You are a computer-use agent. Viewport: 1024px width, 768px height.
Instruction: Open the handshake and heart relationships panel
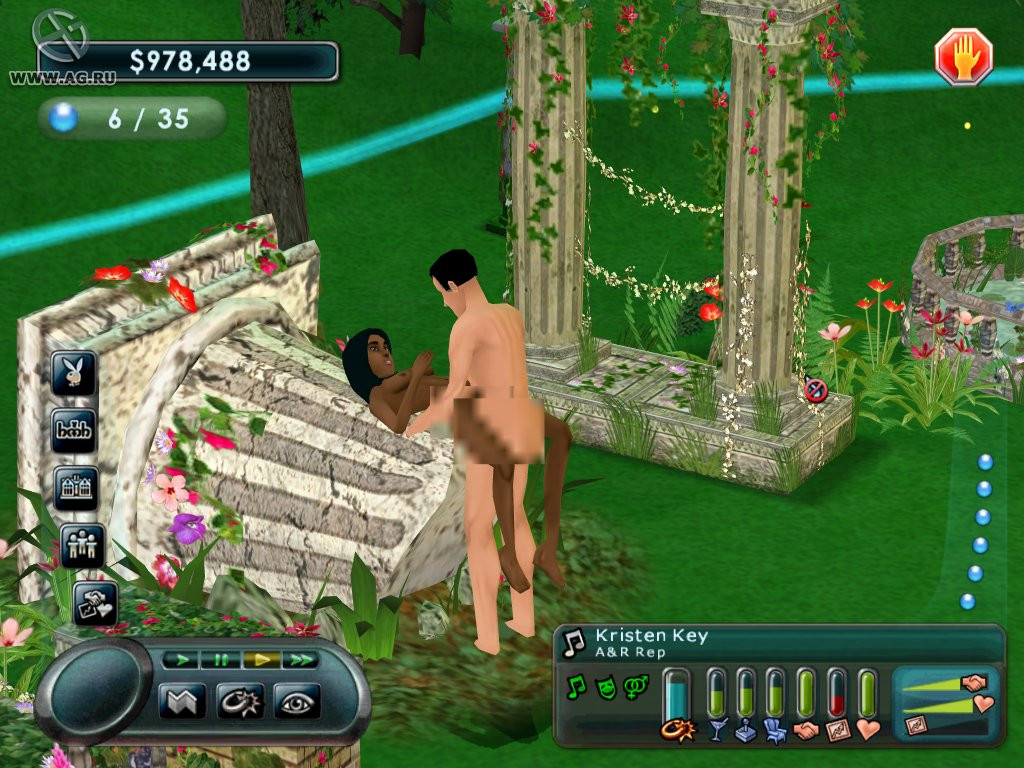[95, 602]
